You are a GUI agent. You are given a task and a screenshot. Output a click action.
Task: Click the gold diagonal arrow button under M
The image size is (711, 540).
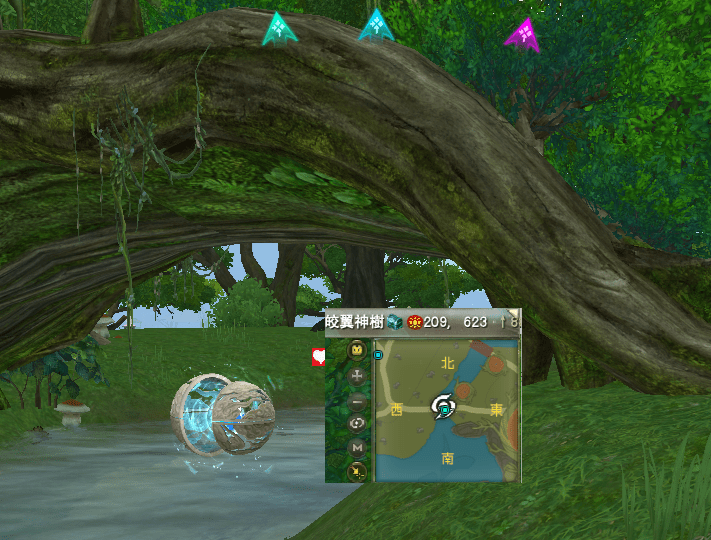357,471
